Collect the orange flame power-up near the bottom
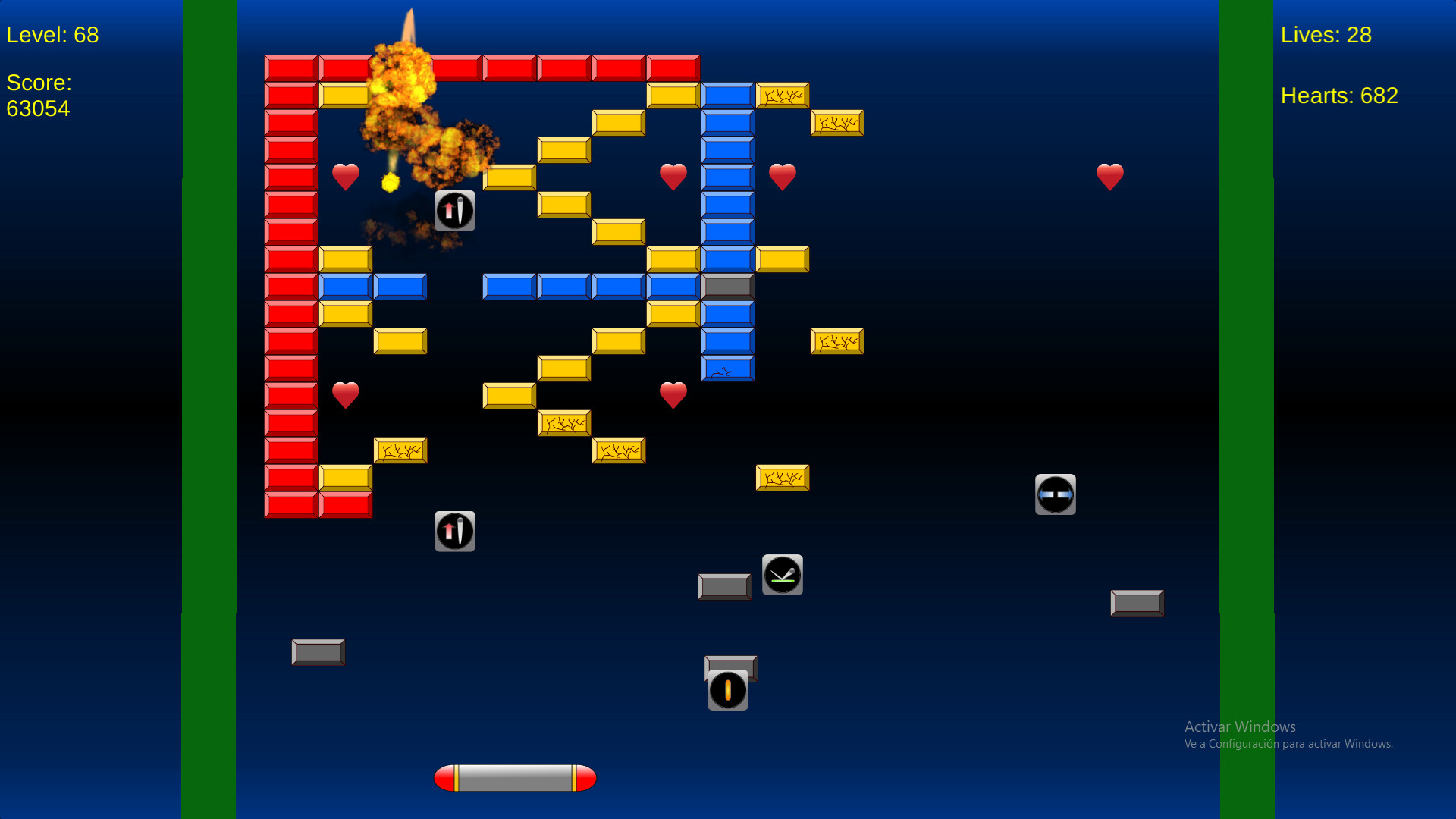1456x819 pixels. point(728,689)
